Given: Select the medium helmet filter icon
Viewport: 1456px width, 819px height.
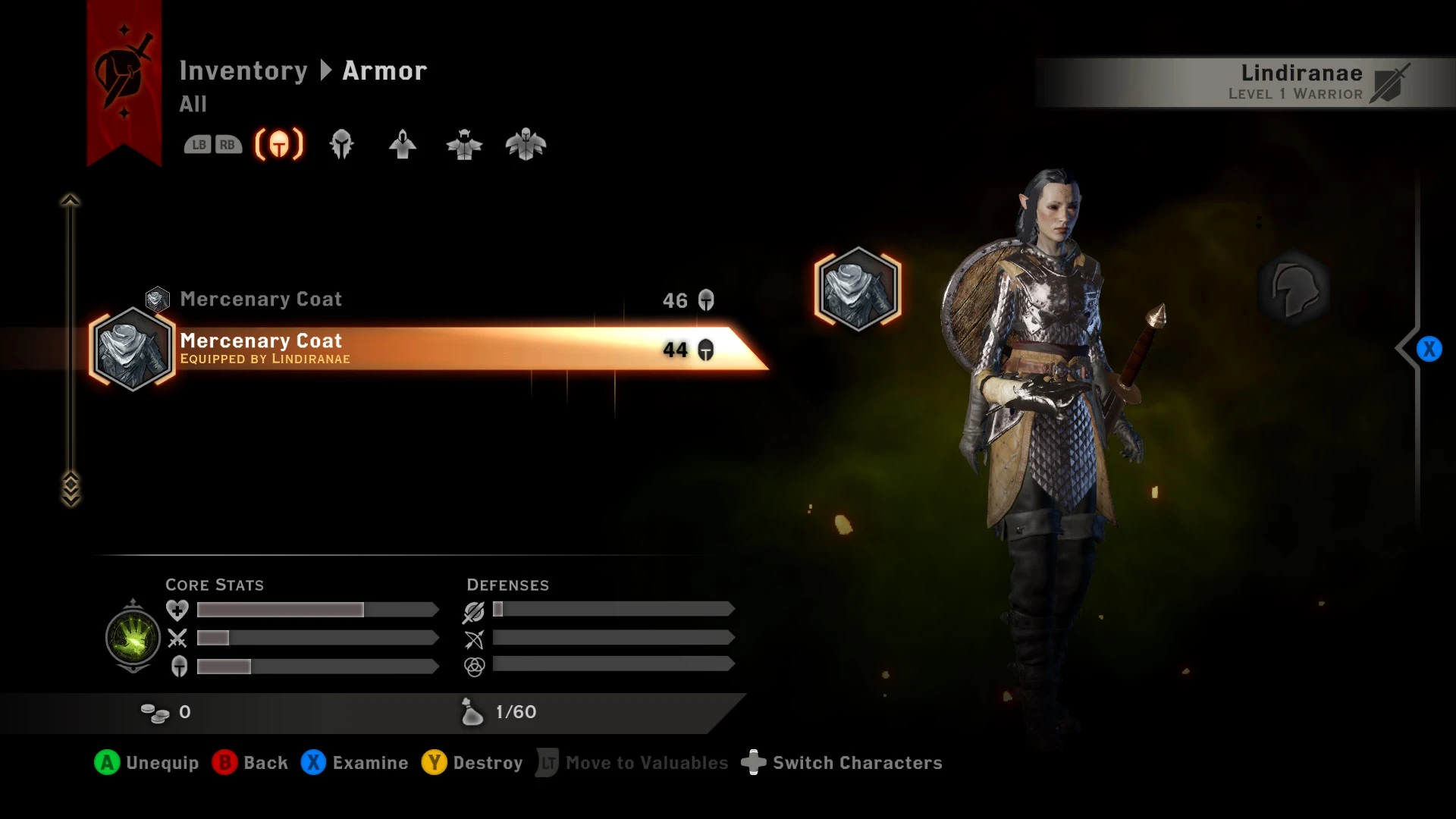Looking at the screenshot, I should 341,144.
